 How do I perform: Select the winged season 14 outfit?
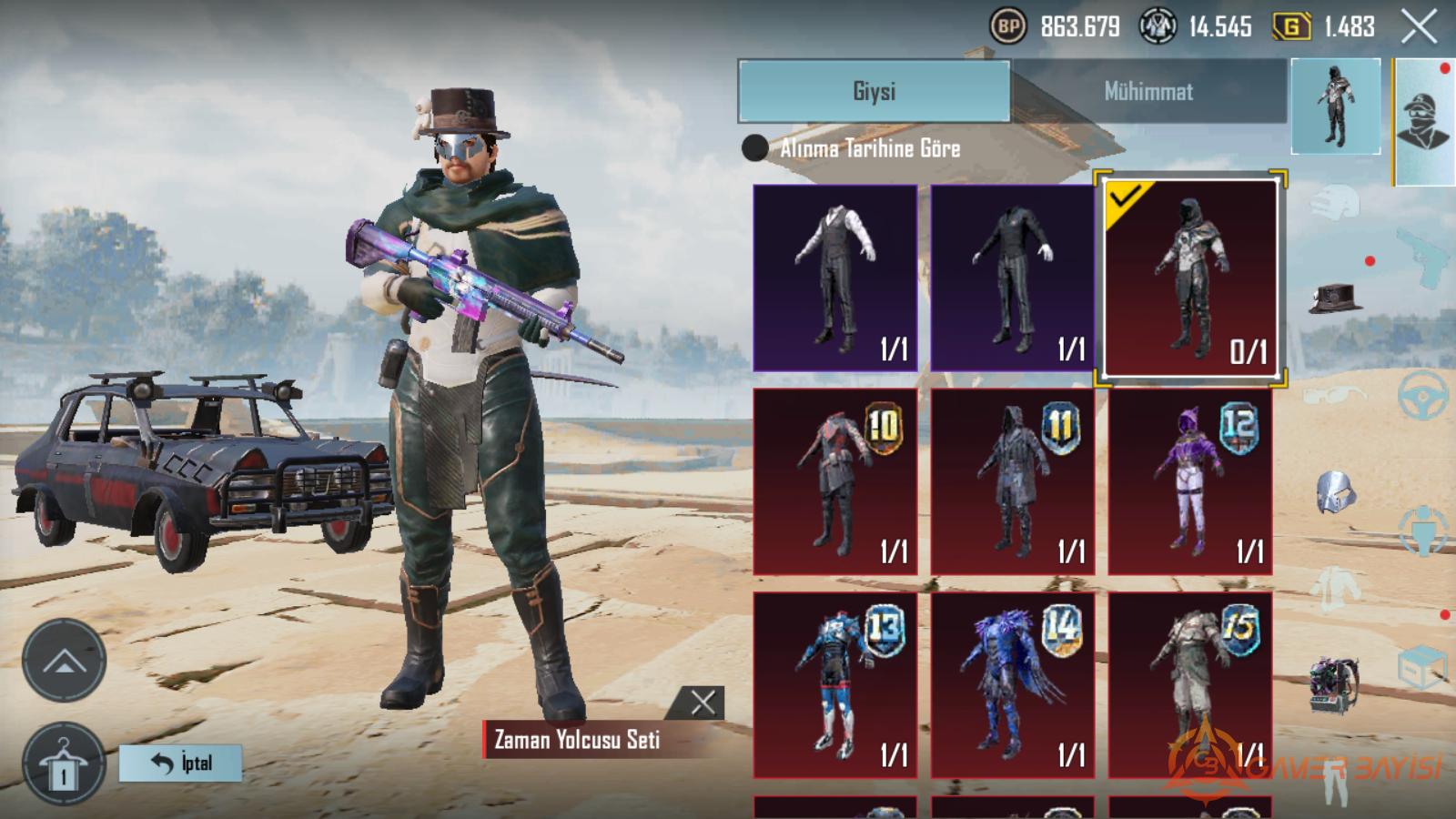1012,684
